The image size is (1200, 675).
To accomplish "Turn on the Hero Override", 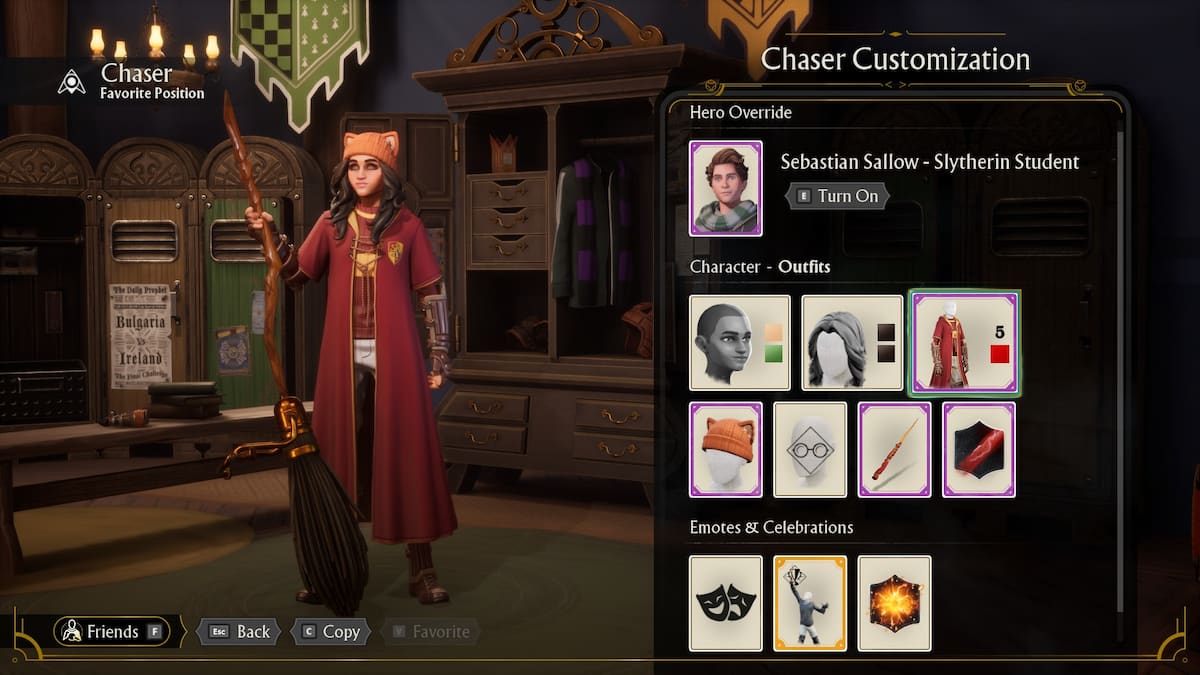I will (x=837, y=196).
